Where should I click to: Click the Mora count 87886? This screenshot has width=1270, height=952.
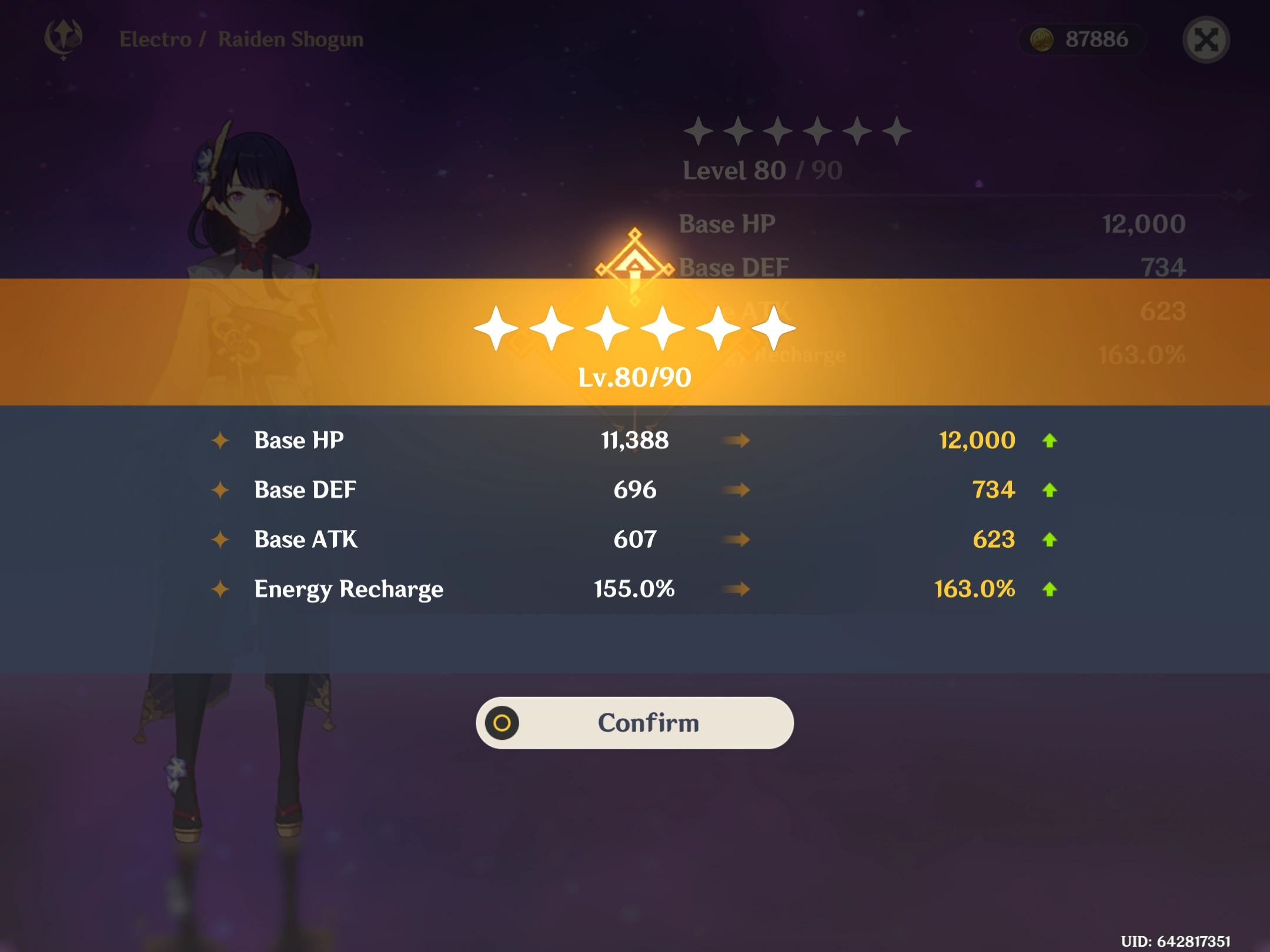tap(1096, 39)
